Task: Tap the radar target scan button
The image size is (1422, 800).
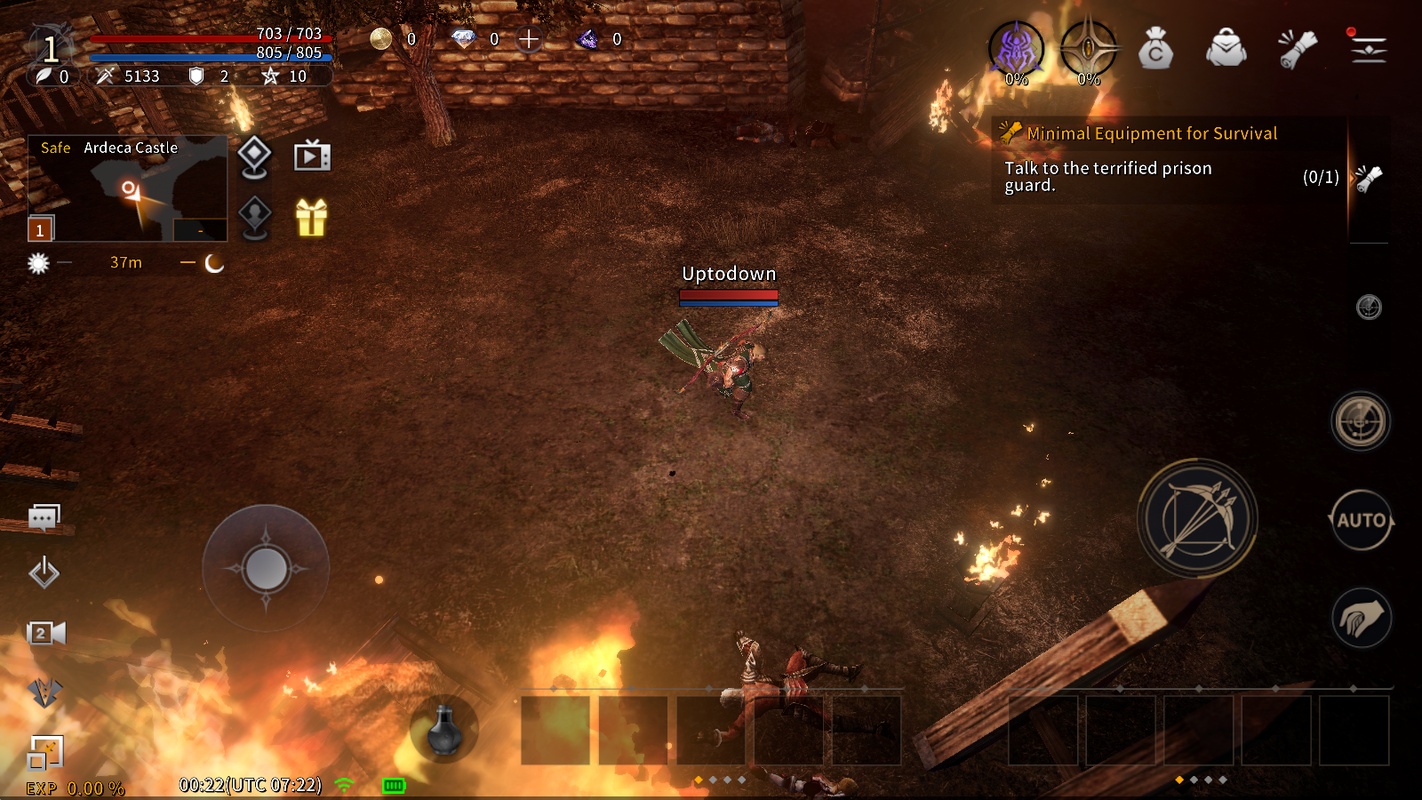Action: tap(1361, 421)
